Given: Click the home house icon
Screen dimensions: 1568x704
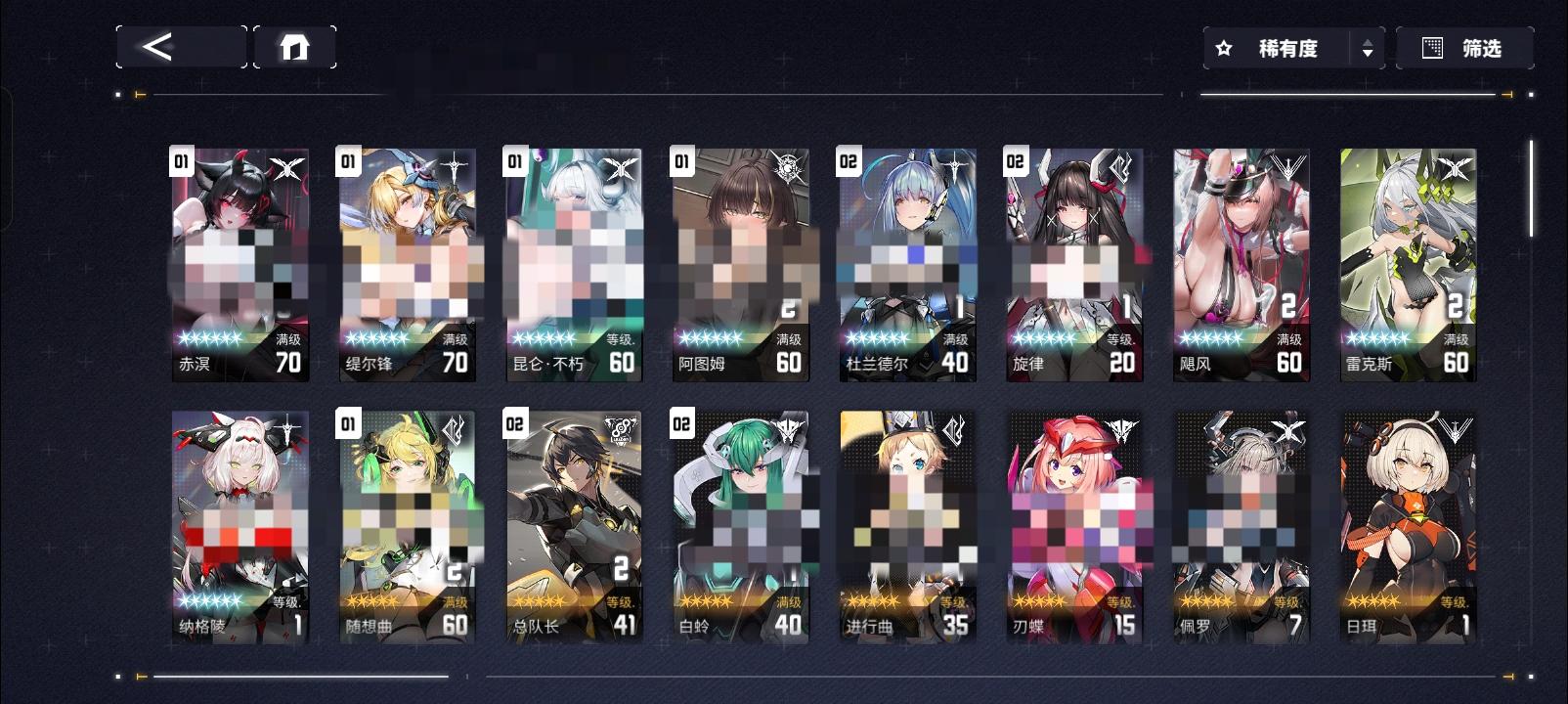Looking at the screenshot, I should (296, 45).
